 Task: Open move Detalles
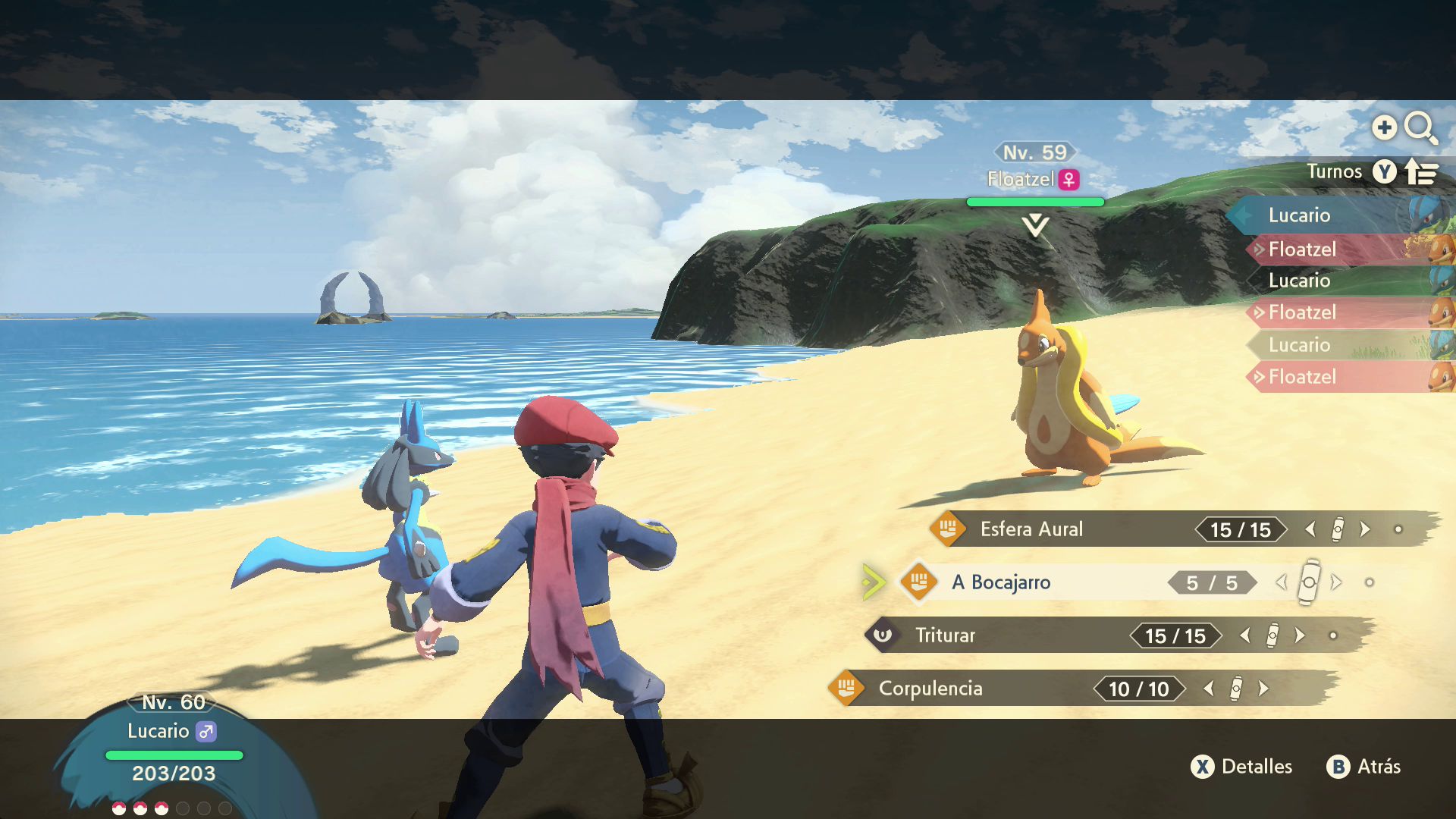(1242, 767)
